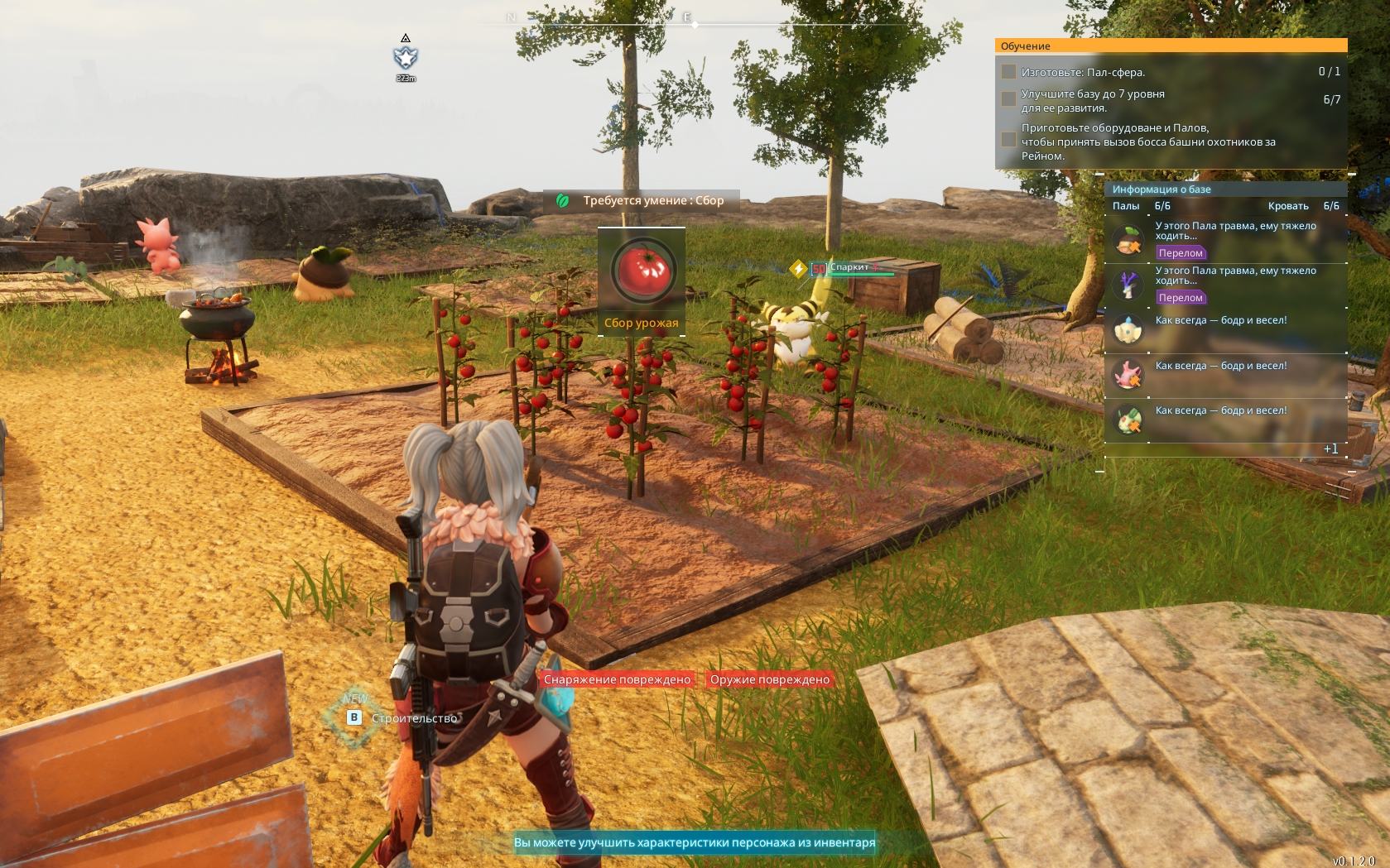This screenshot has height=868, width=1390.
Task: Open the damaged weapon warning
Action: coord(769,679)
